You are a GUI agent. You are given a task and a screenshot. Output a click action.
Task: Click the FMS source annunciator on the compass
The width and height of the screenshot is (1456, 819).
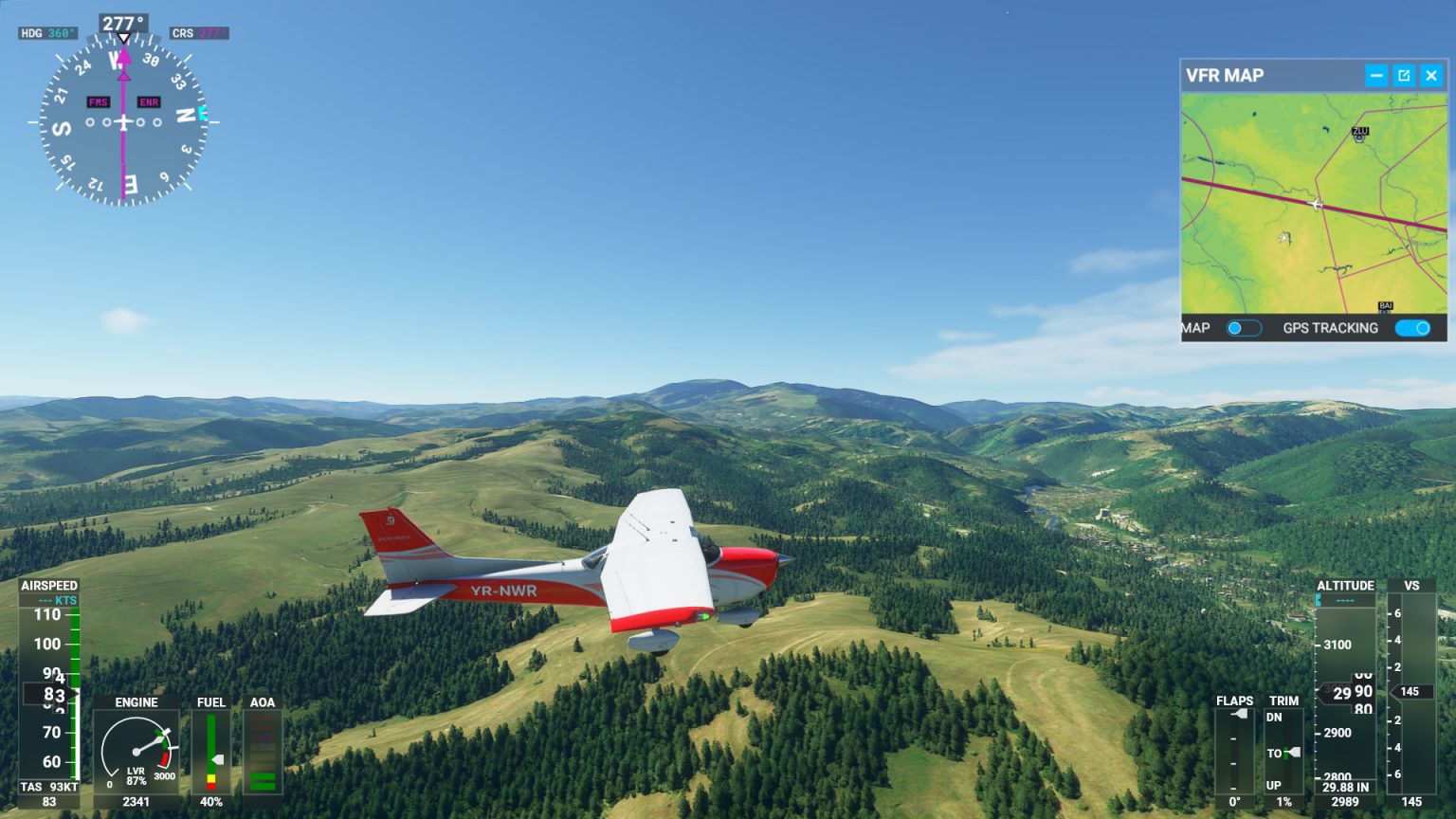point(98,100)
